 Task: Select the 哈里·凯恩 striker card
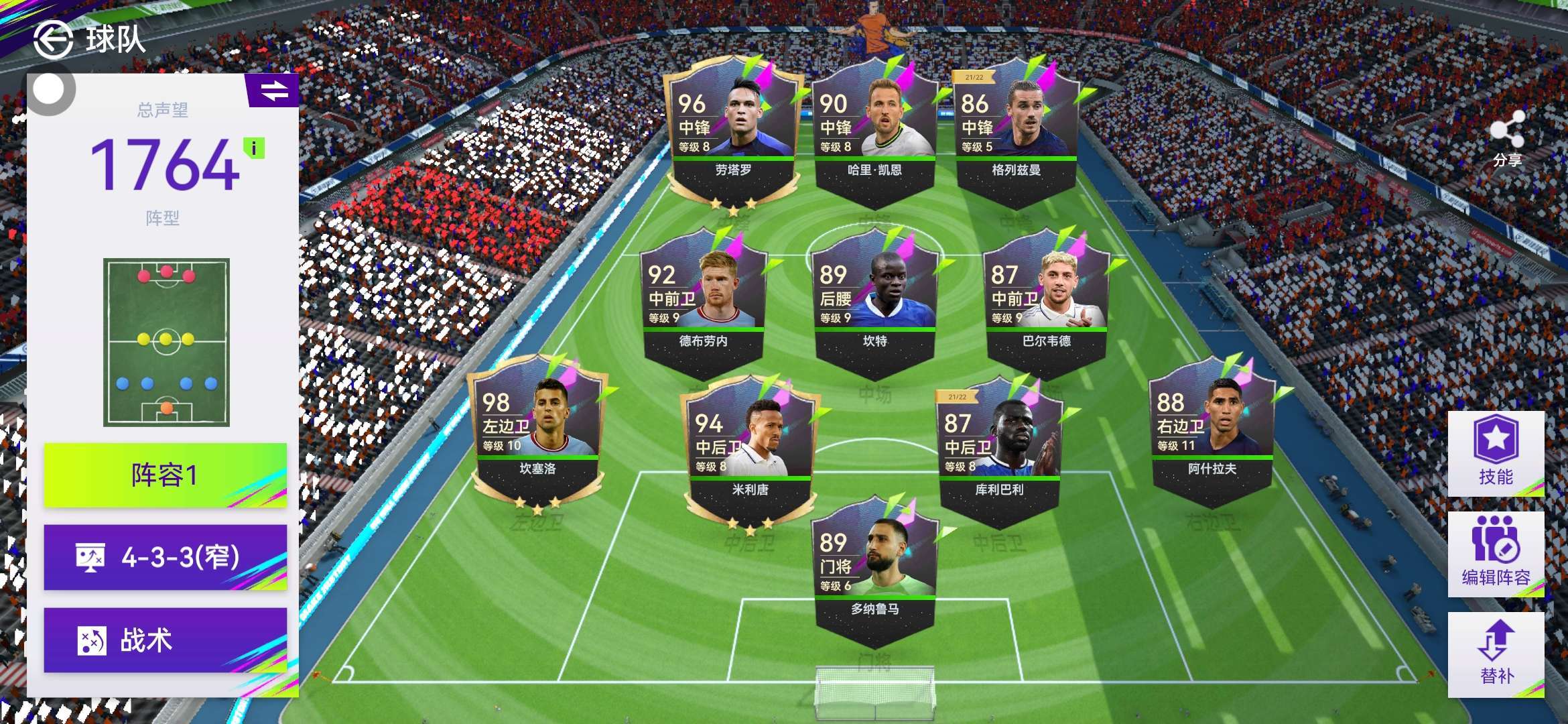(x=874, y=134)
